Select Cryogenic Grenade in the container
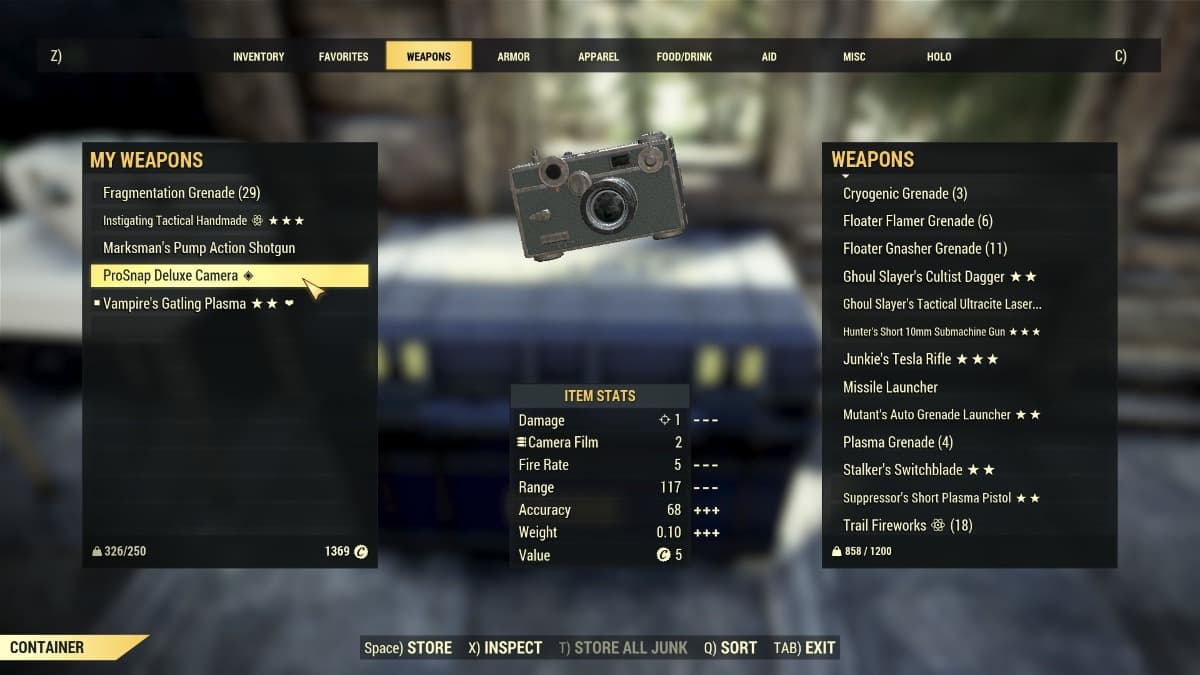The height and width of the screenshot is (675, 1200). click(905, 194)
